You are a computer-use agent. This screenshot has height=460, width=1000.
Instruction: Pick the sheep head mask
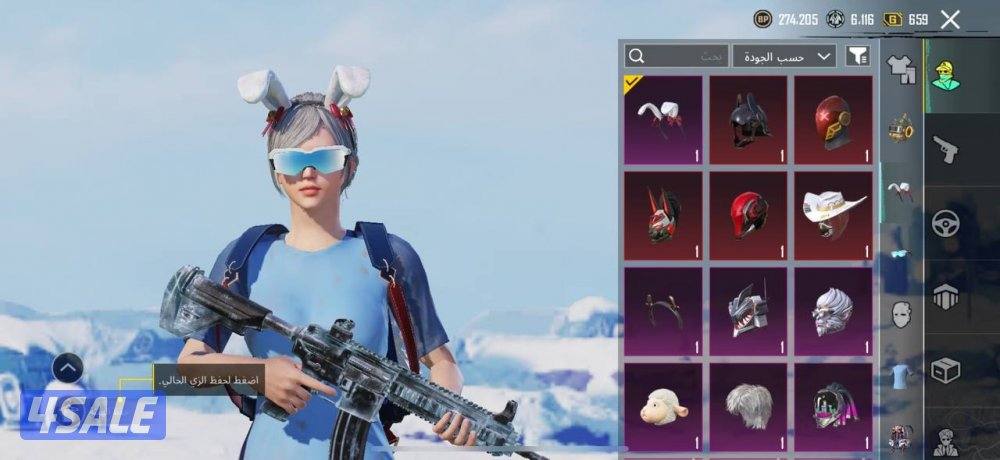(663, 406)
